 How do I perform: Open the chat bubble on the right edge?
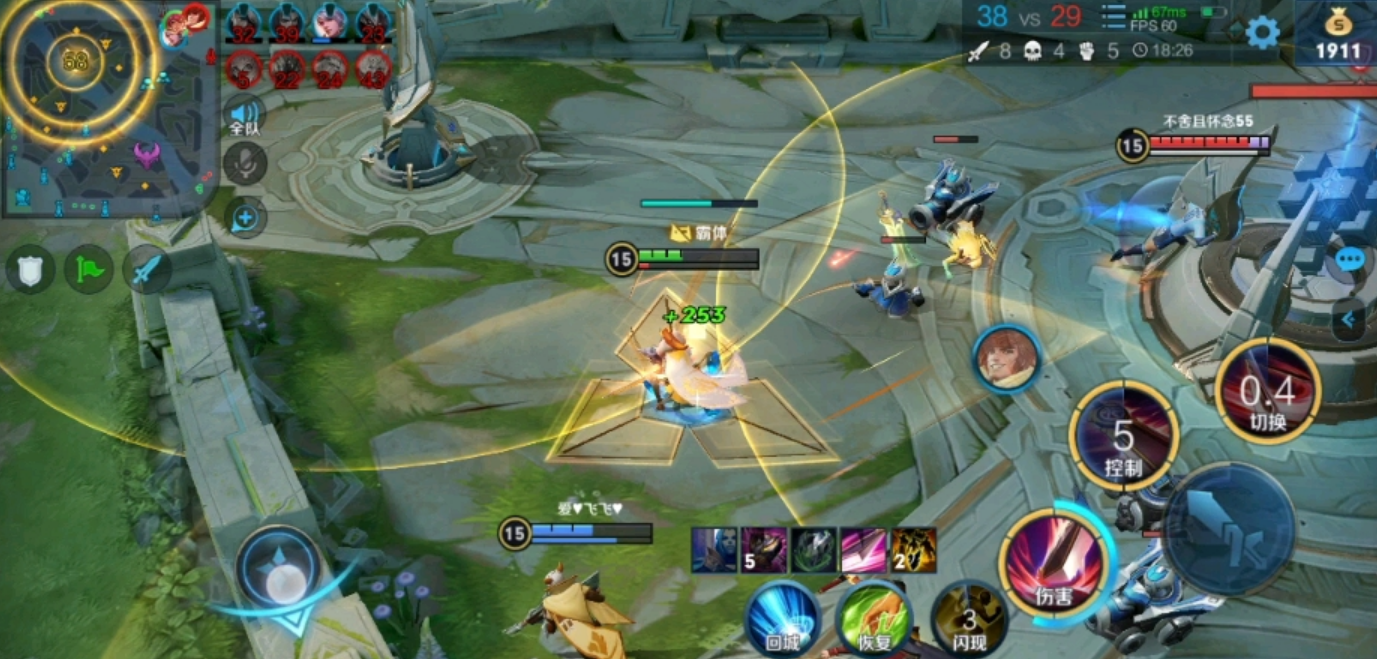coord(1349,260)
